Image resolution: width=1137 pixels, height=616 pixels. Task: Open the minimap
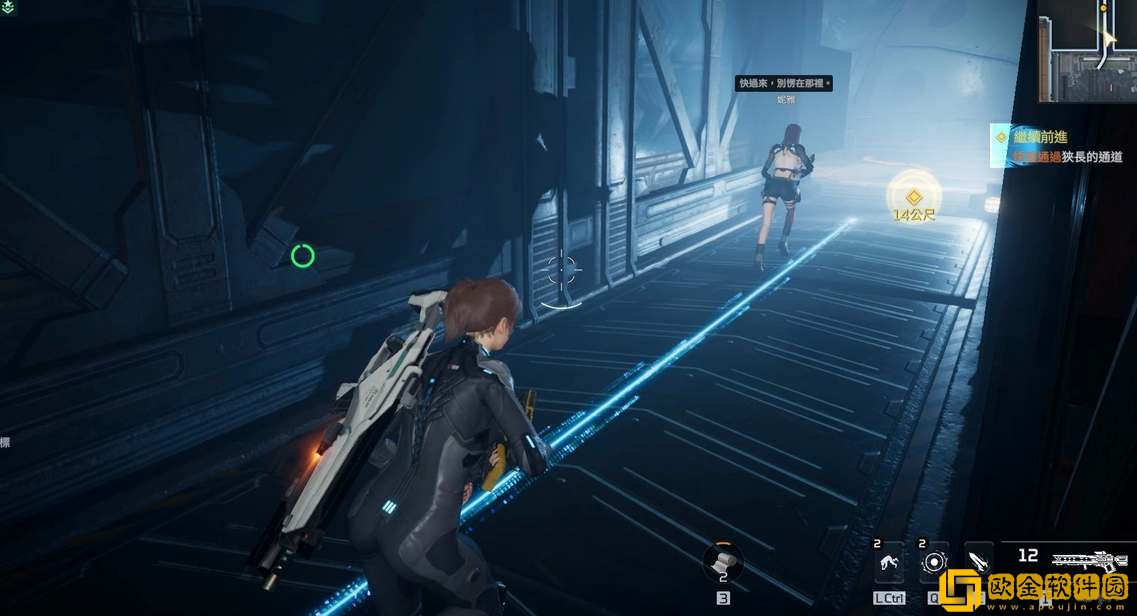pyautogui.click(x=1088, y=50)
